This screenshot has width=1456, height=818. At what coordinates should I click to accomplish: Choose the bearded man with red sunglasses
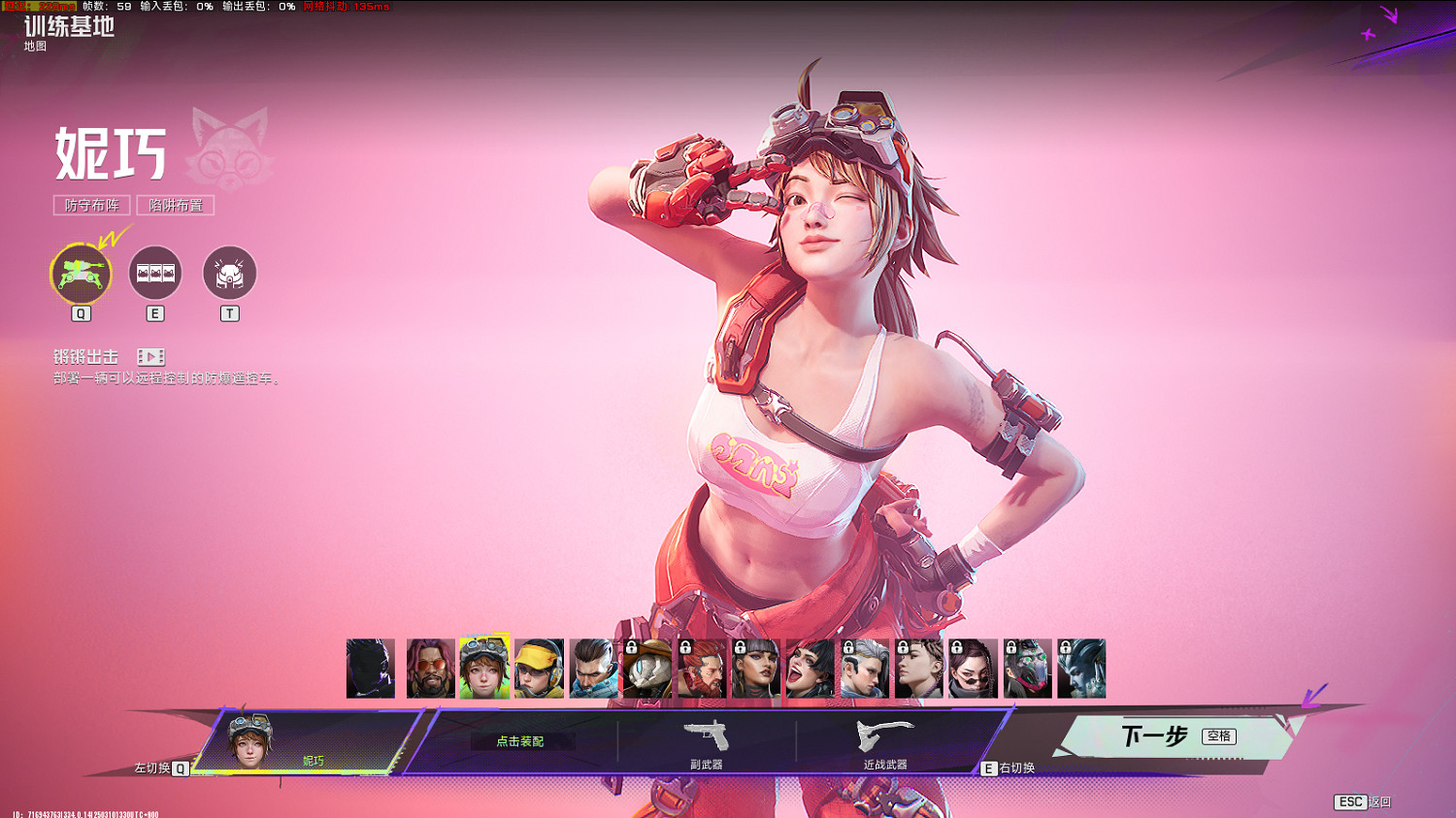click(x=430, y=669)
